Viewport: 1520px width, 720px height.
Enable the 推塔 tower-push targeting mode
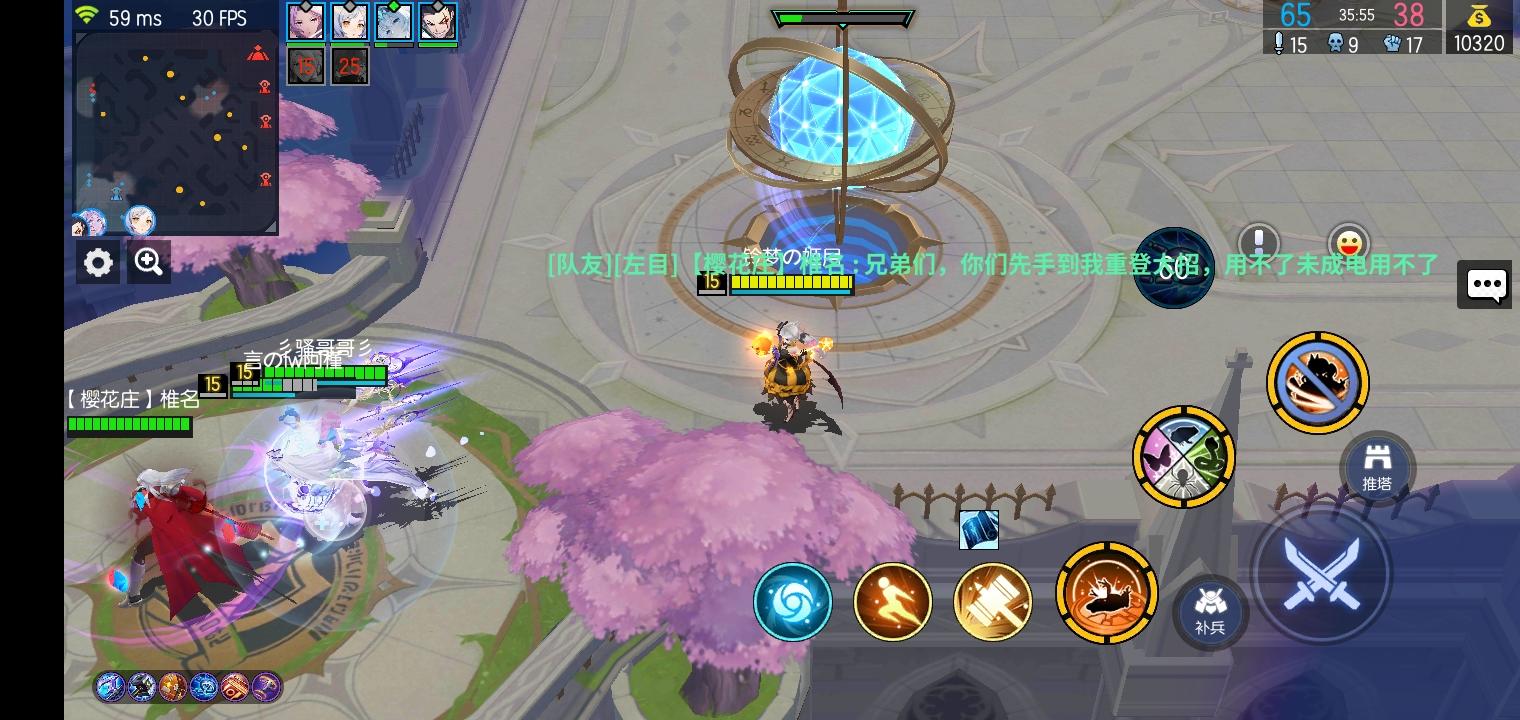(x=1378, y=468)
